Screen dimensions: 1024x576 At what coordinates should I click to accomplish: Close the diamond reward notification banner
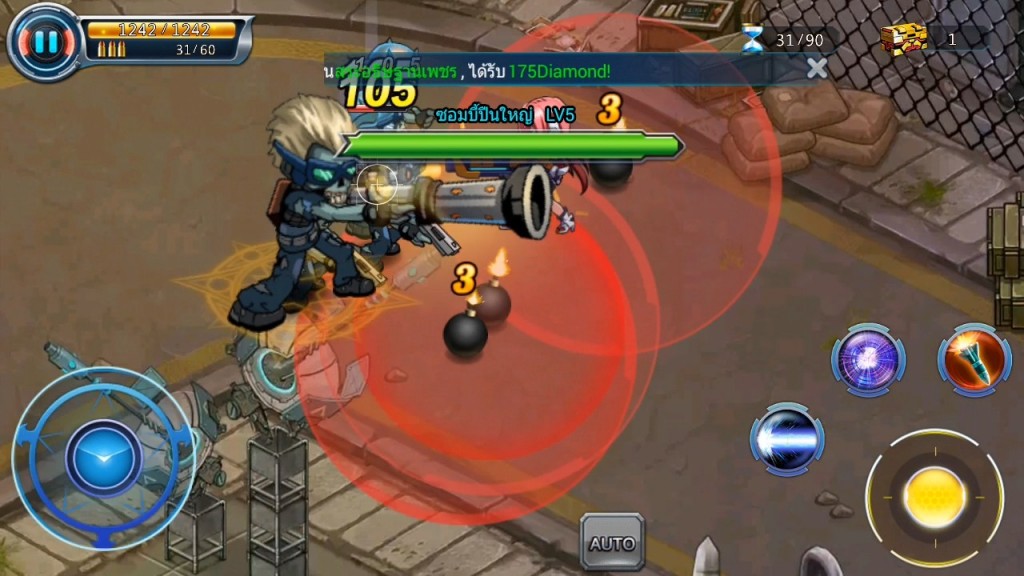point(817,68)
